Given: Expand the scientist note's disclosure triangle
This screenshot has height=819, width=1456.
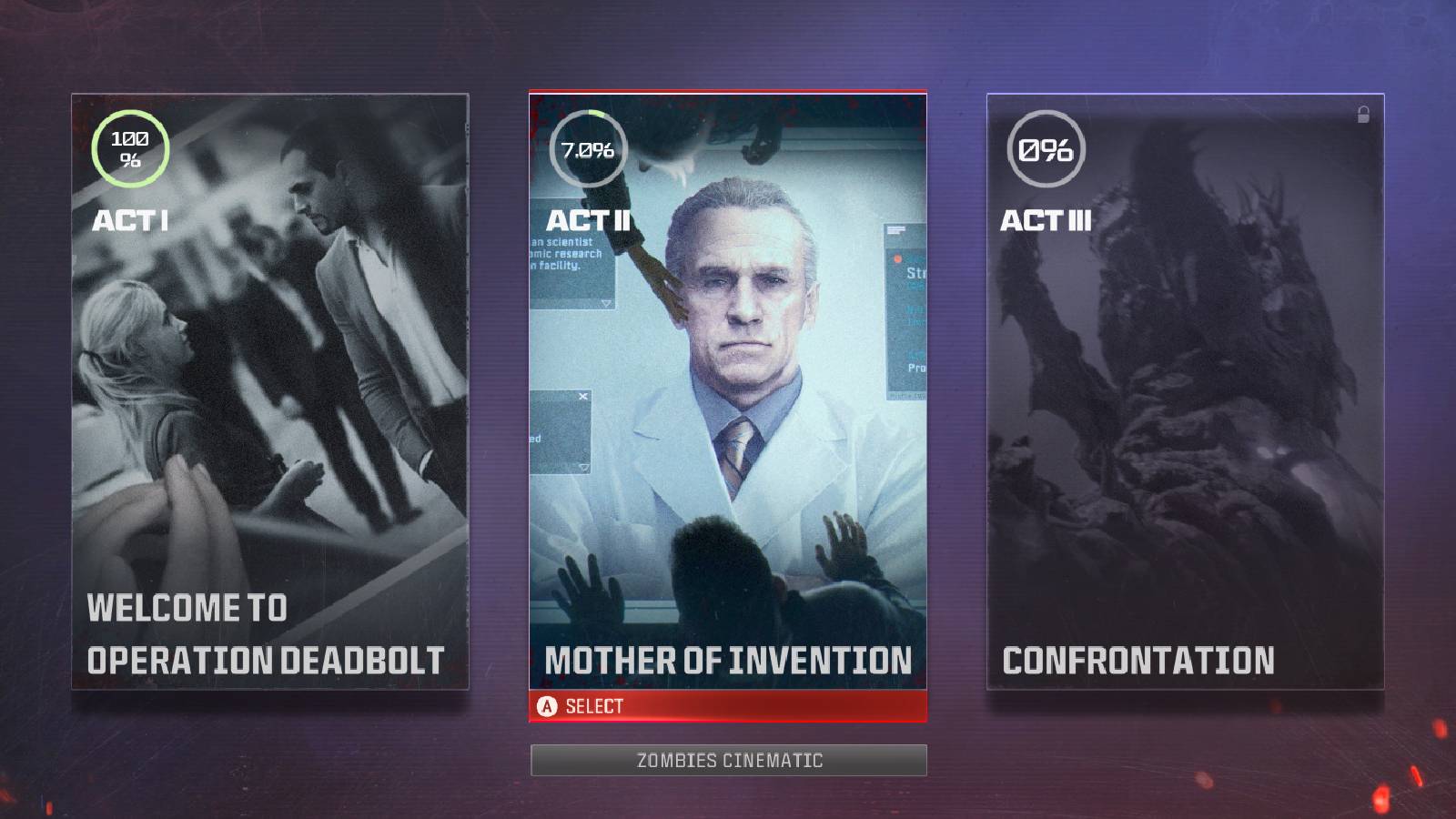Looking at the screenshot, I should 606,303.
